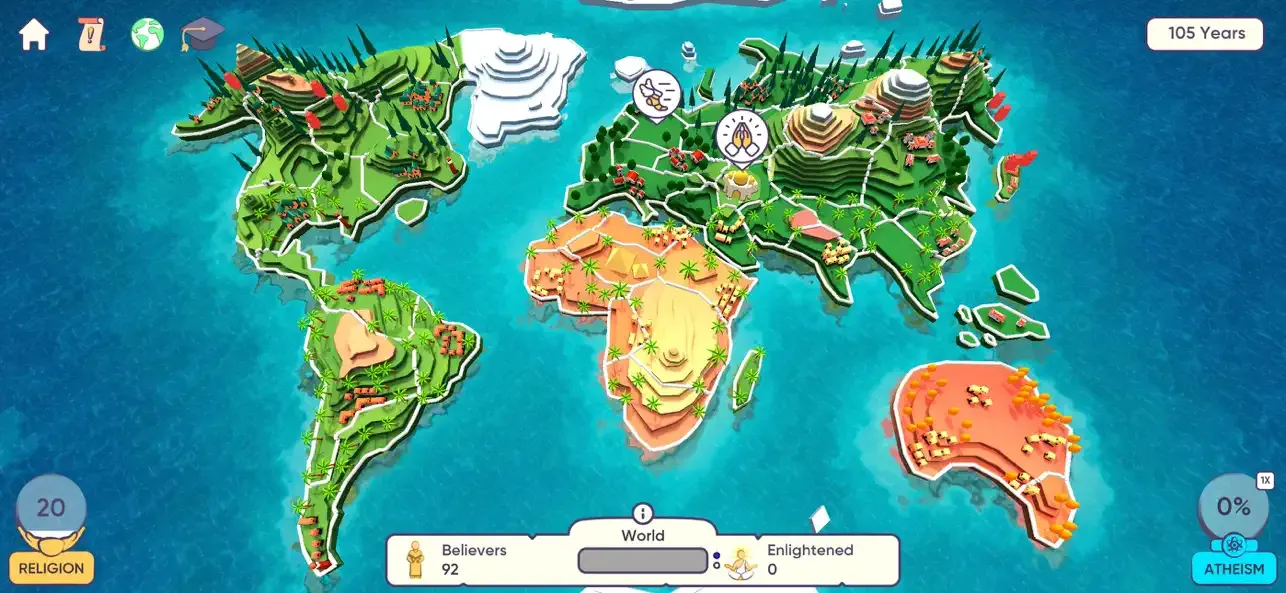Open the graduation cap tutorial icon

(202, 34)
